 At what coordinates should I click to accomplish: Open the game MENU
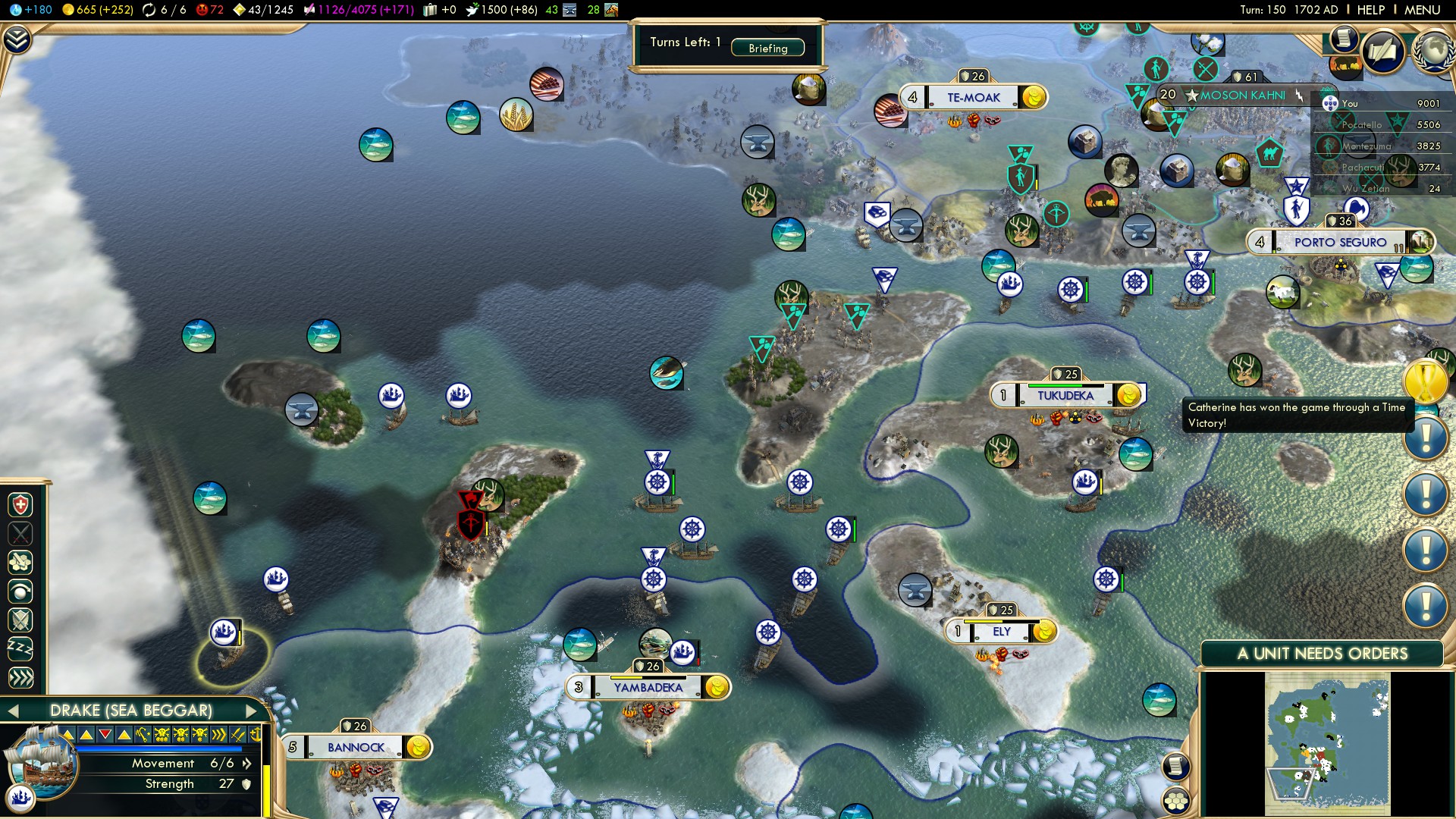point(1422,10)
